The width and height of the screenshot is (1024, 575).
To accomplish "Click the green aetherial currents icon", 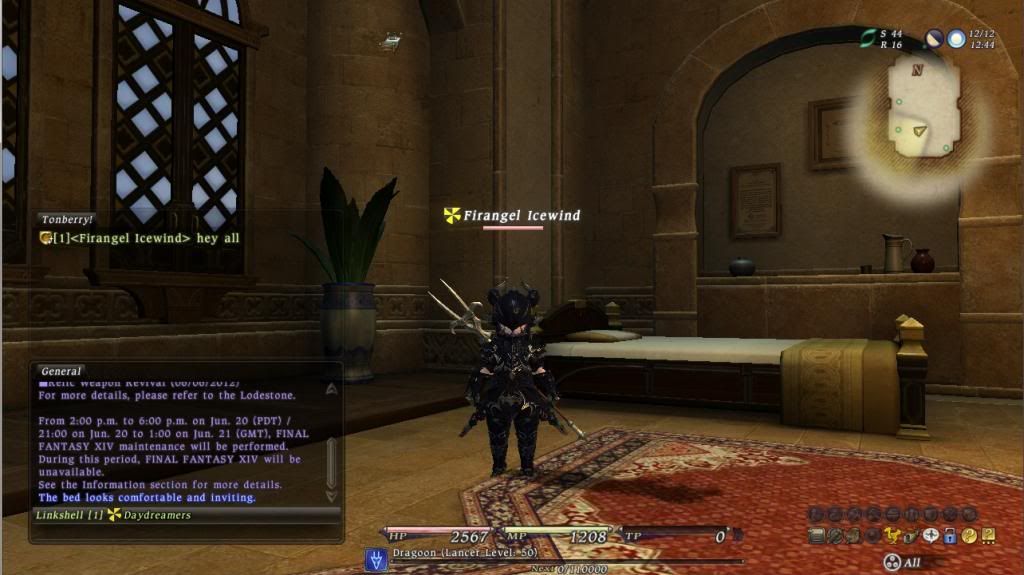I will (x=868, y=38).
